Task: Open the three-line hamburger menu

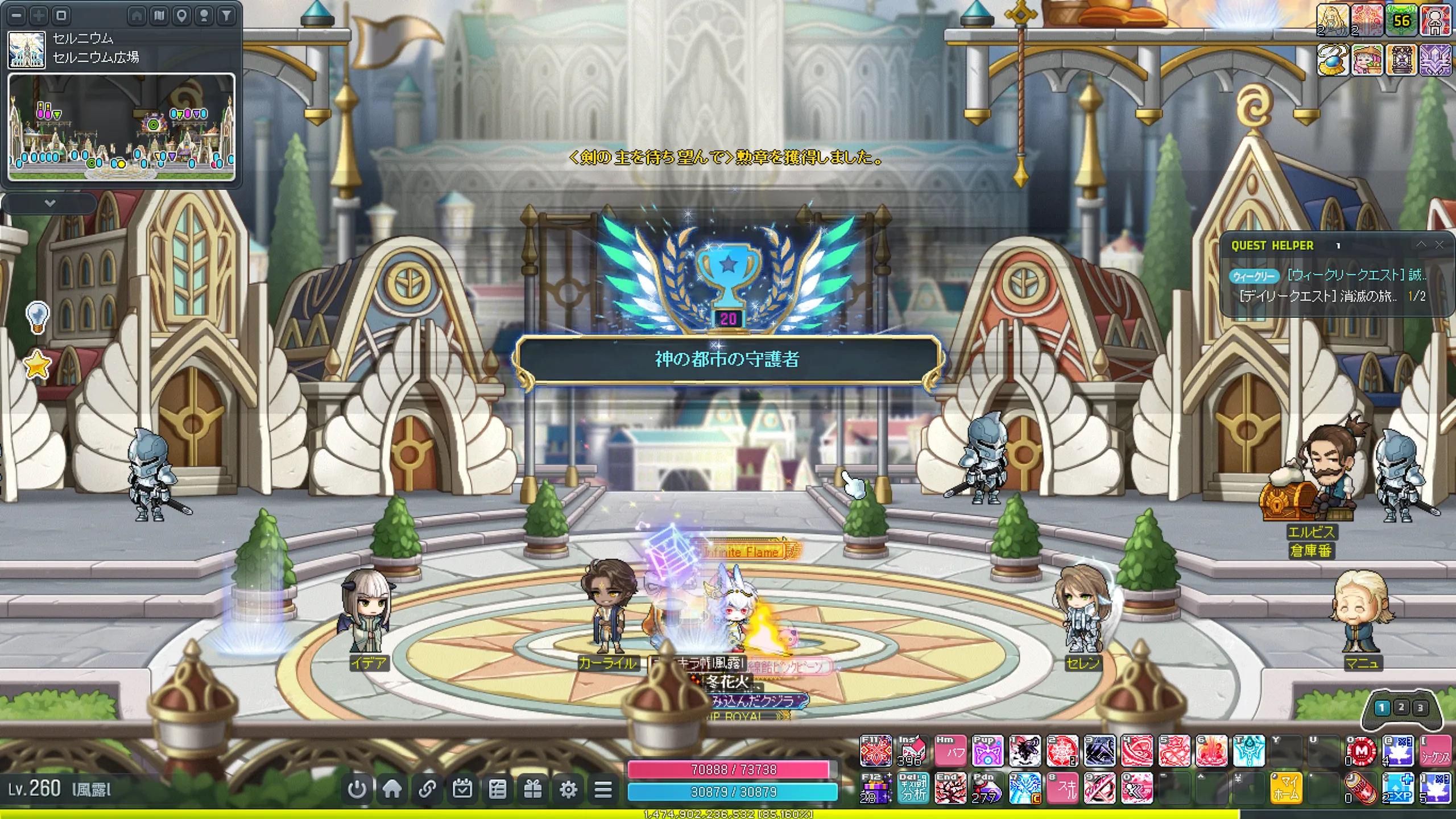Action: click(x=603, y=789)
